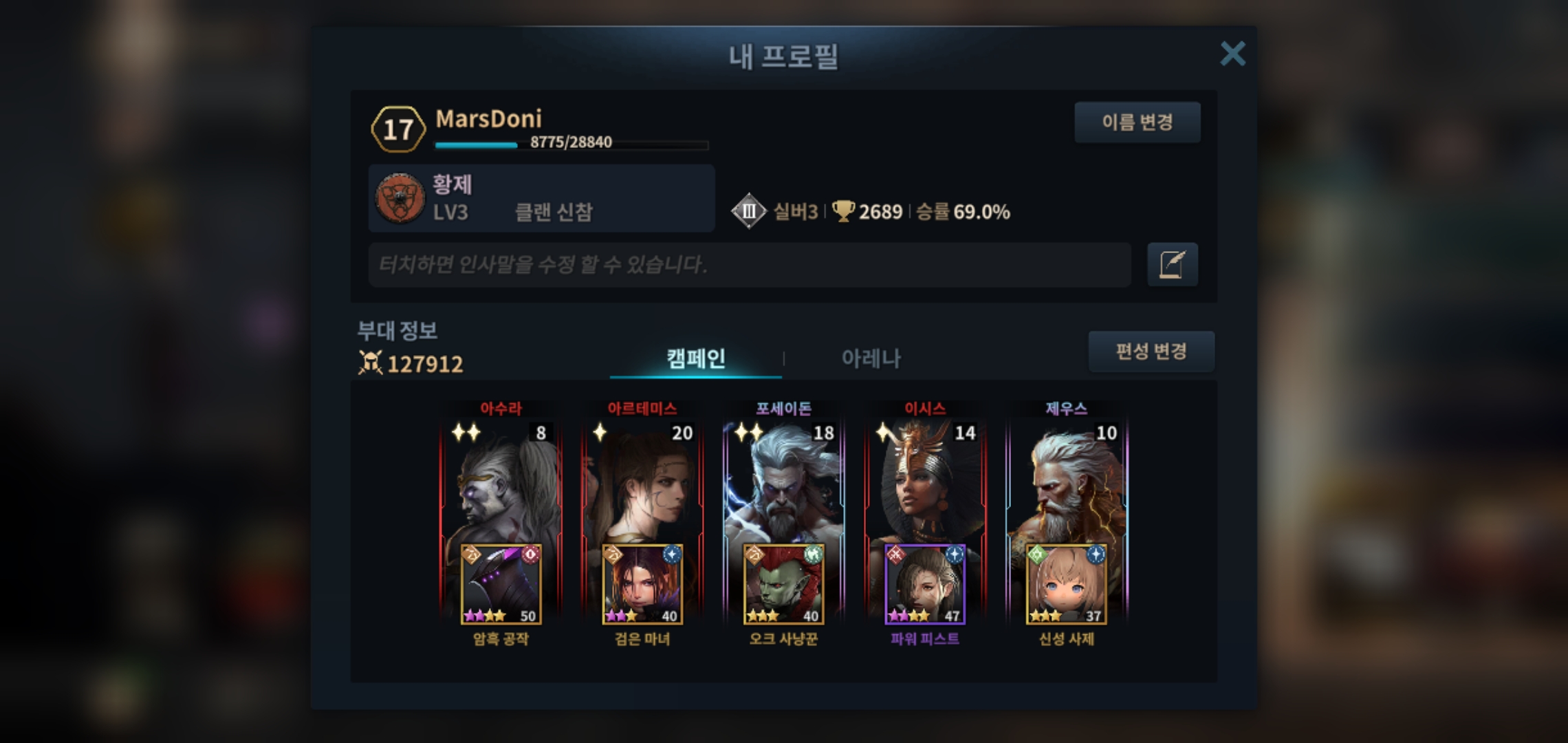The width and height of the screenshot is (1568, 743).
Task: Tap the greeting message text field
Action: click(x=750, y=264)
